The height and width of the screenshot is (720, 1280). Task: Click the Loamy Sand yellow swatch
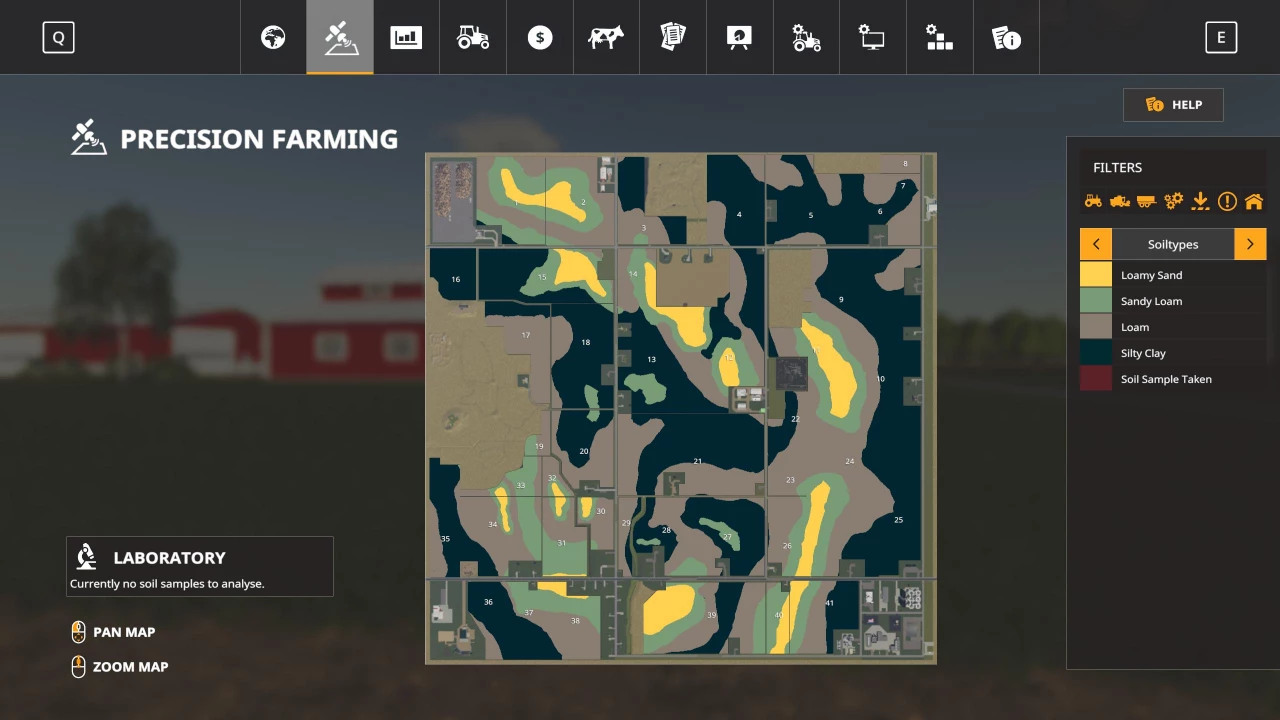pos(1095,275)
